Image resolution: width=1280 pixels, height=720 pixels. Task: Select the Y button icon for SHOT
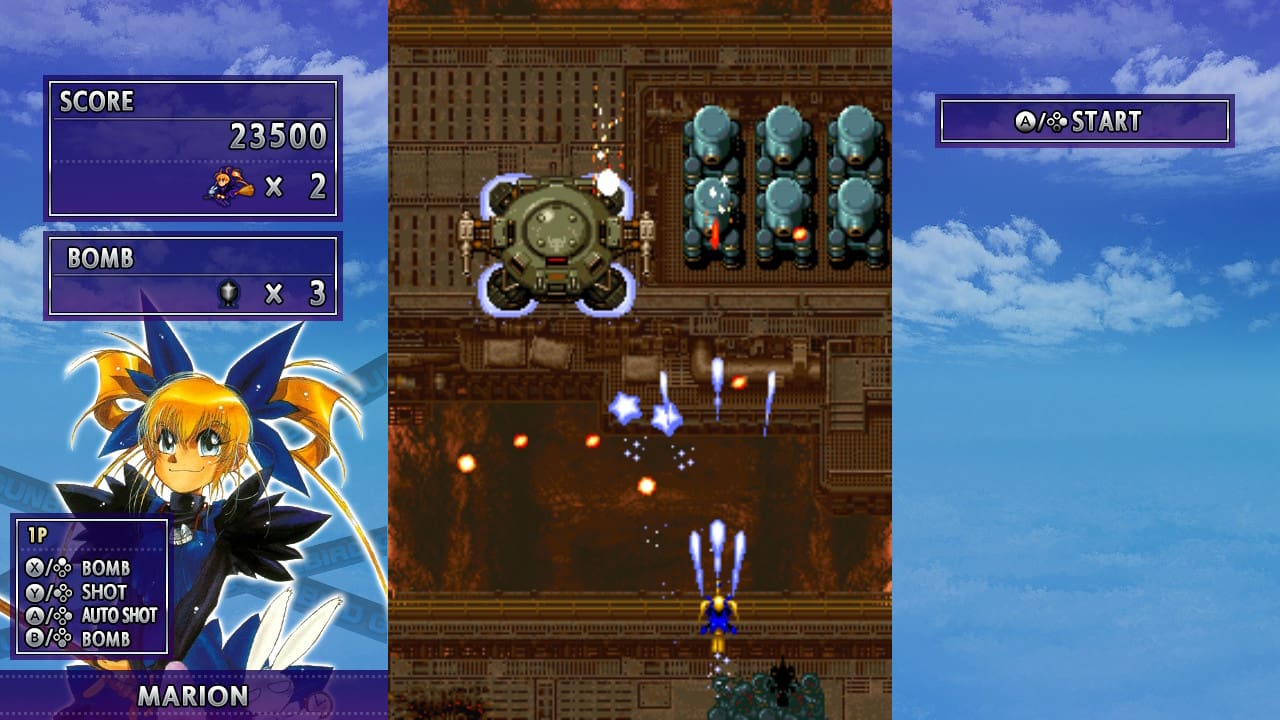tap(34, 591)
